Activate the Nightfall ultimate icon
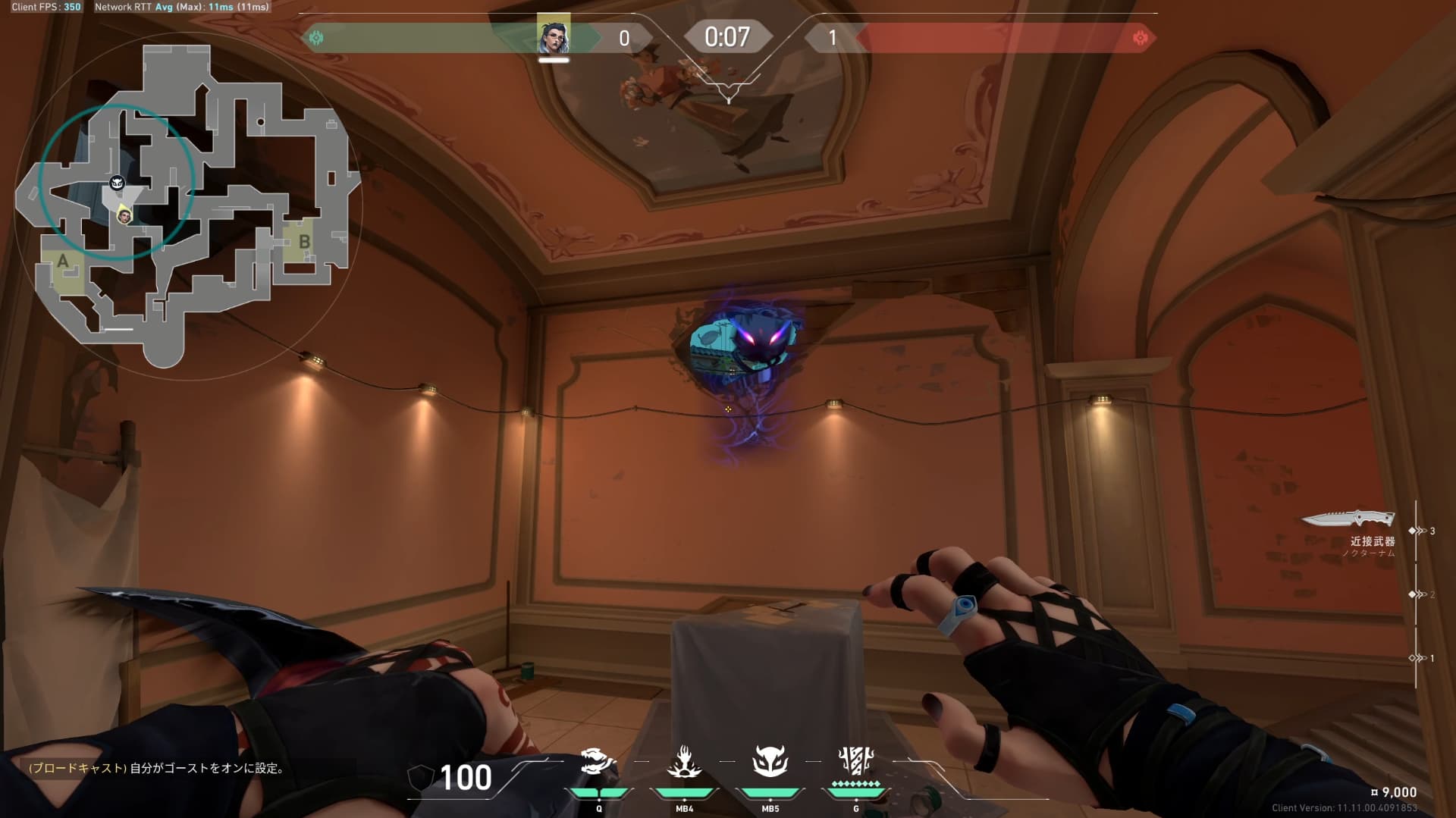 tap(856, 760)
